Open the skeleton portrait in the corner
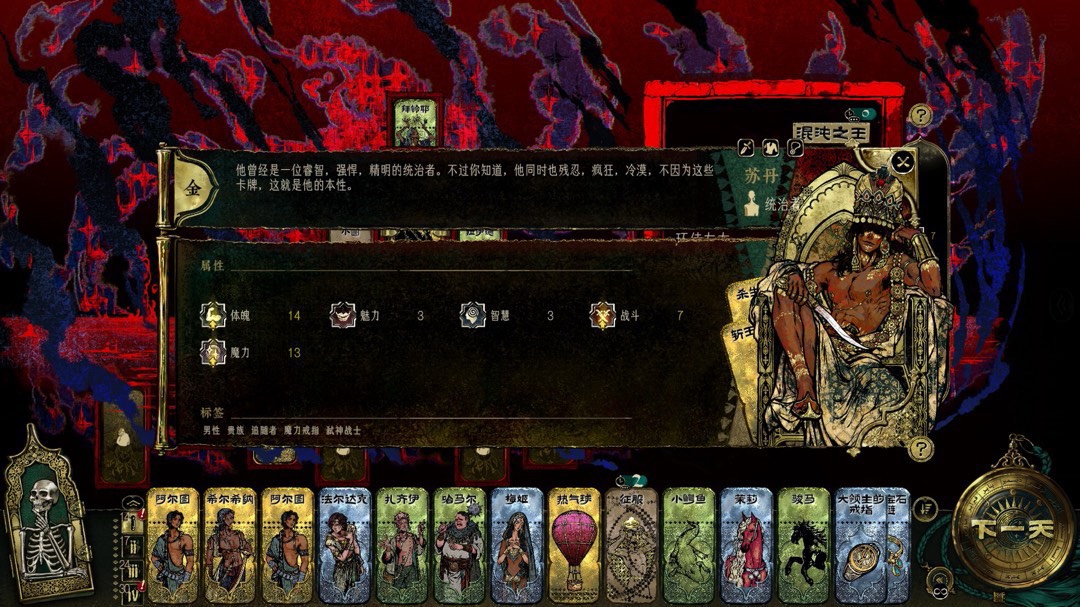Viewport: 1080px width, 607px height. 47,518
